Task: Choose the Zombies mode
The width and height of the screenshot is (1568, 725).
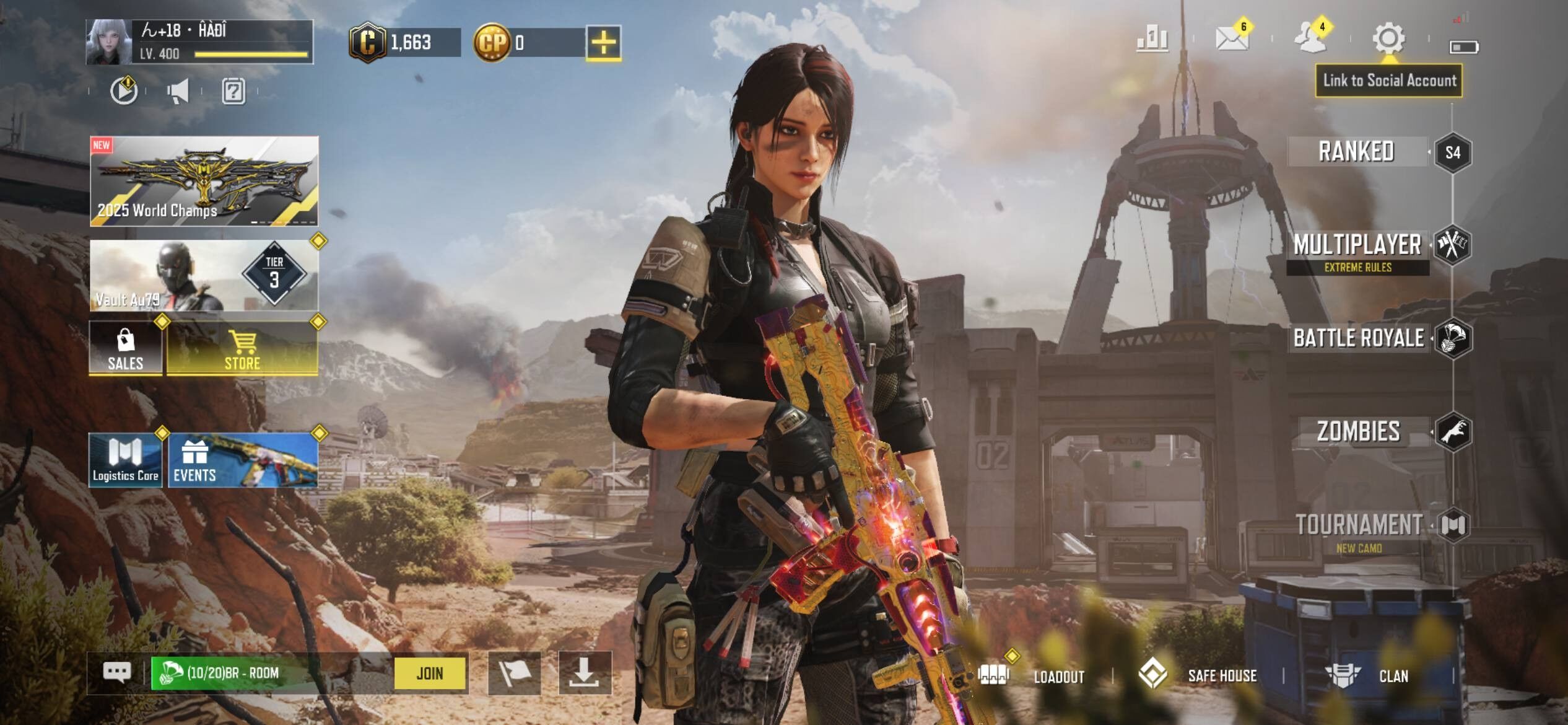Action: [1359, 431]
